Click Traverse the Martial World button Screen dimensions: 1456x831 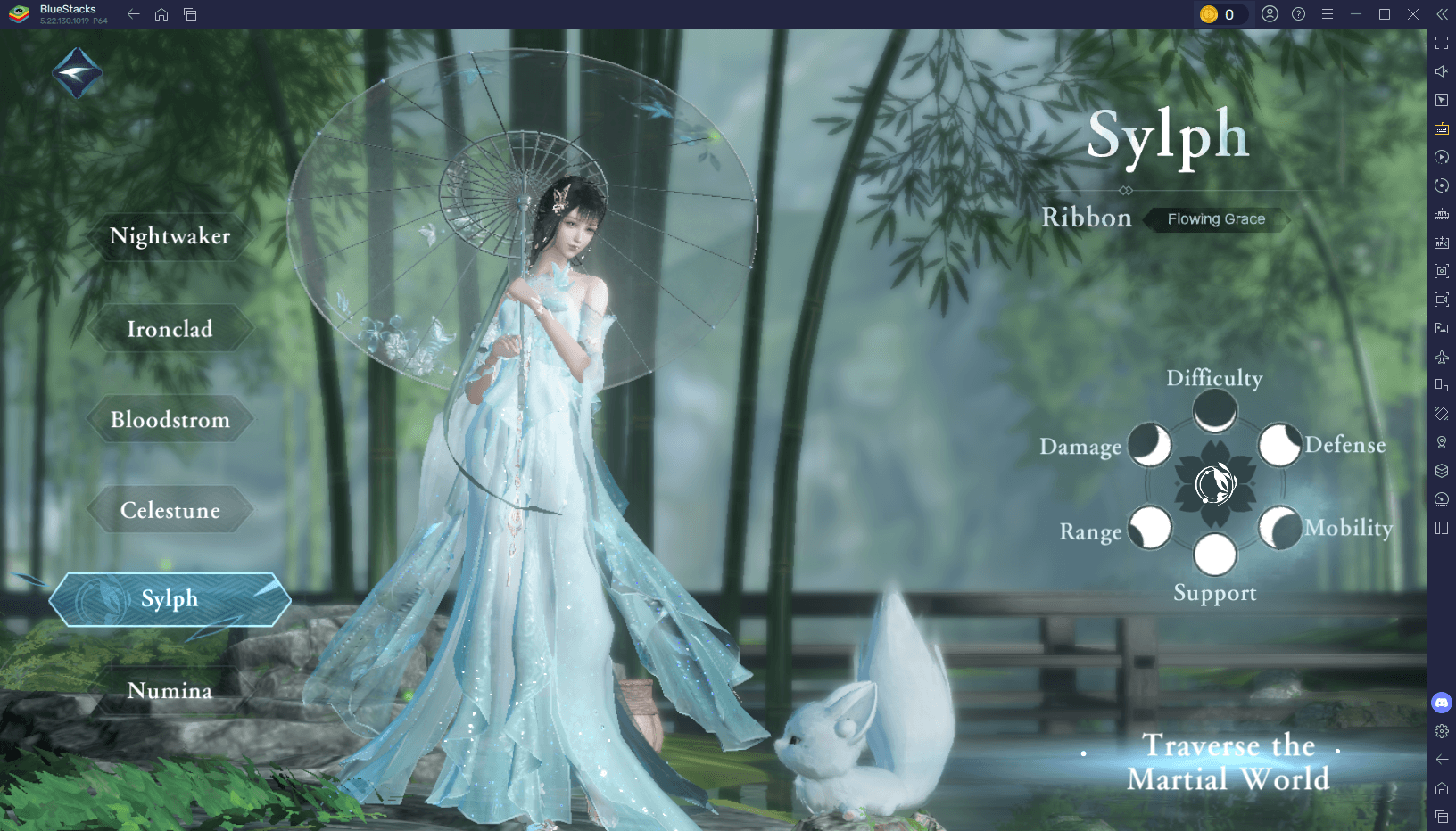tap(1228, 762)
